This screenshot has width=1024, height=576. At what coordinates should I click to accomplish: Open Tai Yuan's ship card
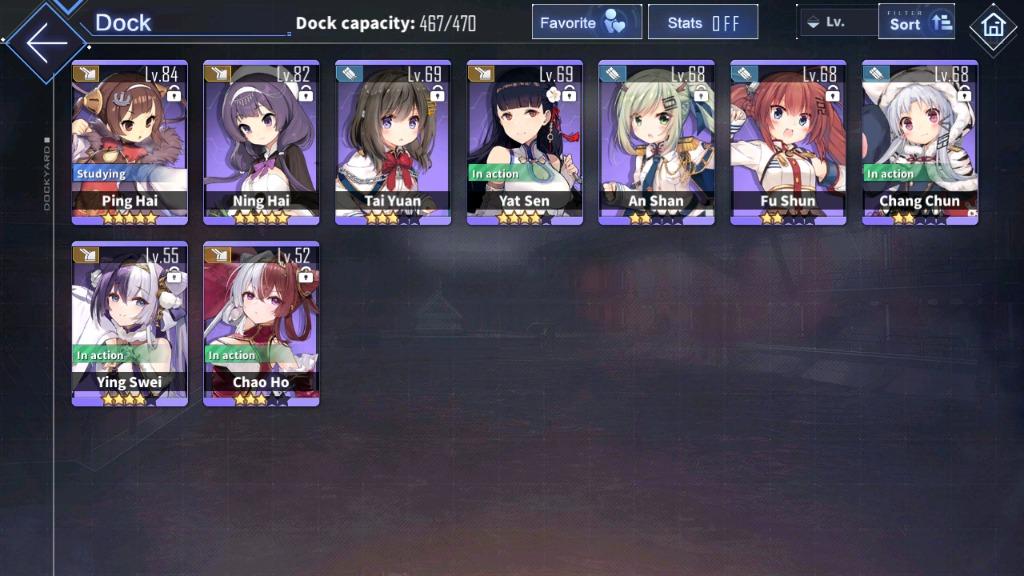[x=393, y=142]
